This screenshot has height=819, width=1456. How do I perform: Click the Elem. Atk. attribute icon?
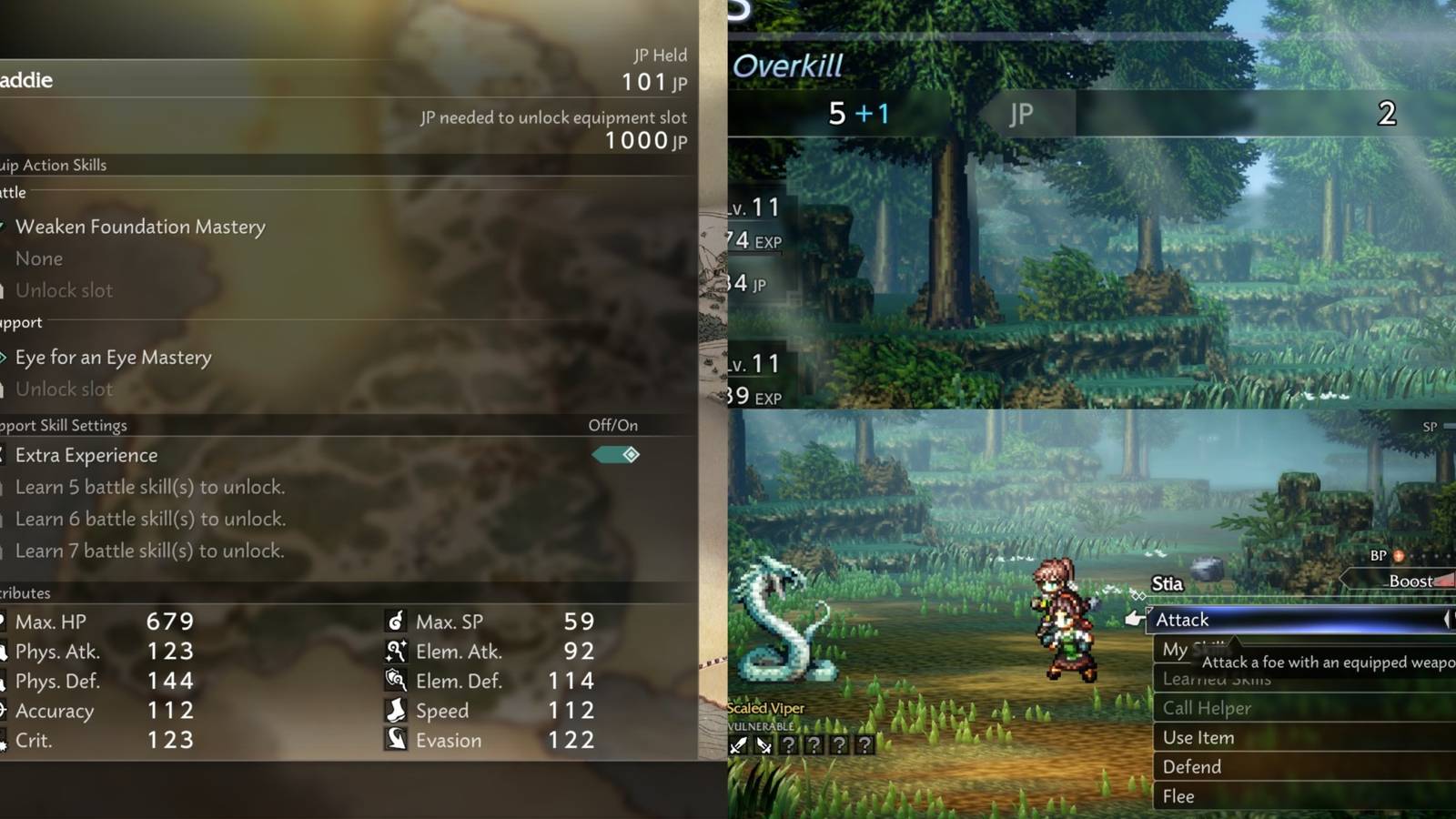[x=396, y=652]
